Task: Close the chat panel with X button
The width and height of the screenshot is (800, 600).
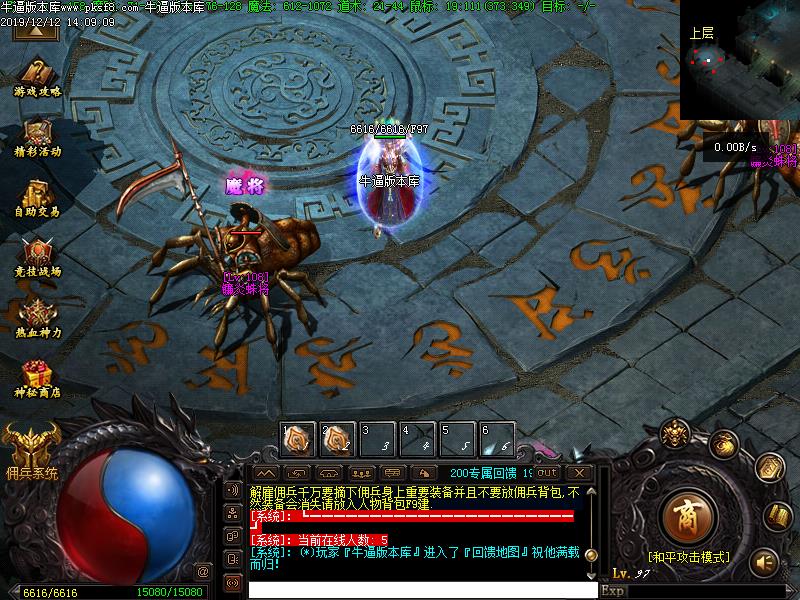Action: click(578, 472)
